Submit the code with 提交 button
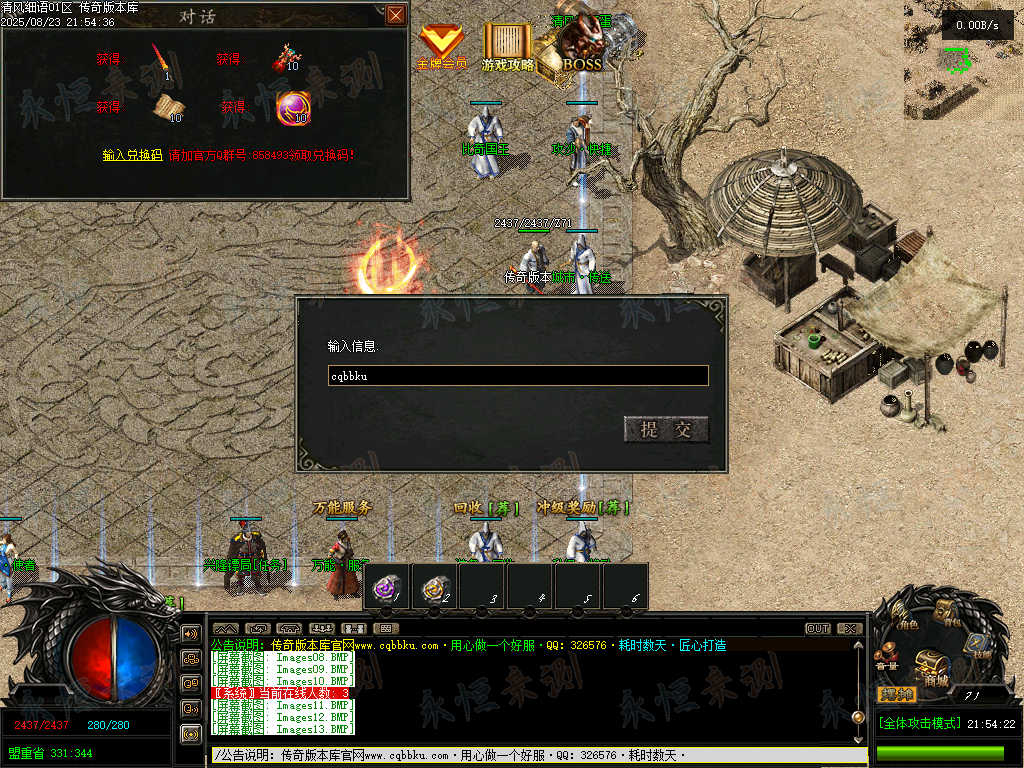 (666, 430)
